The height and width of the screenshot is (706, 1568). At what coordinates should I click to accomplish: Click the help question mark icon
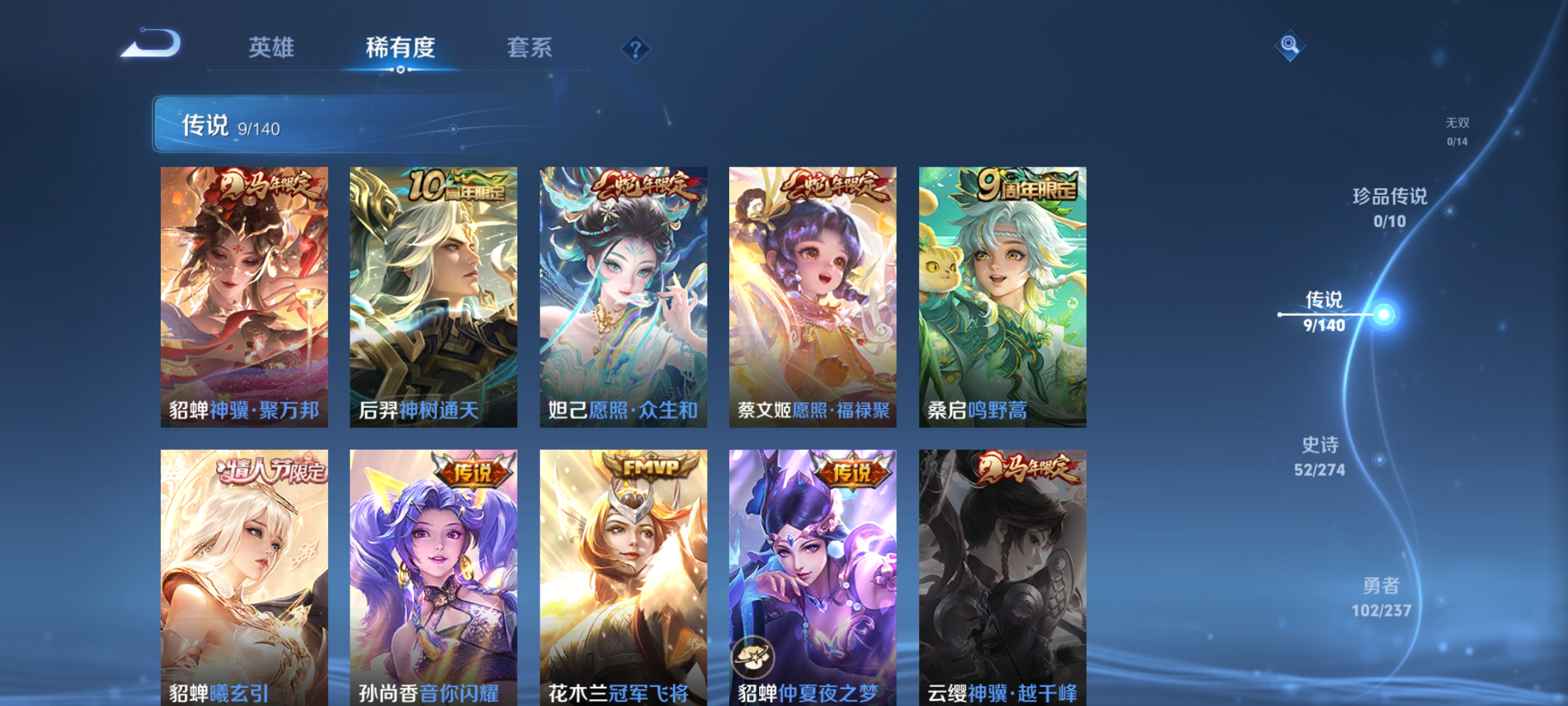[x=636, y=50]
